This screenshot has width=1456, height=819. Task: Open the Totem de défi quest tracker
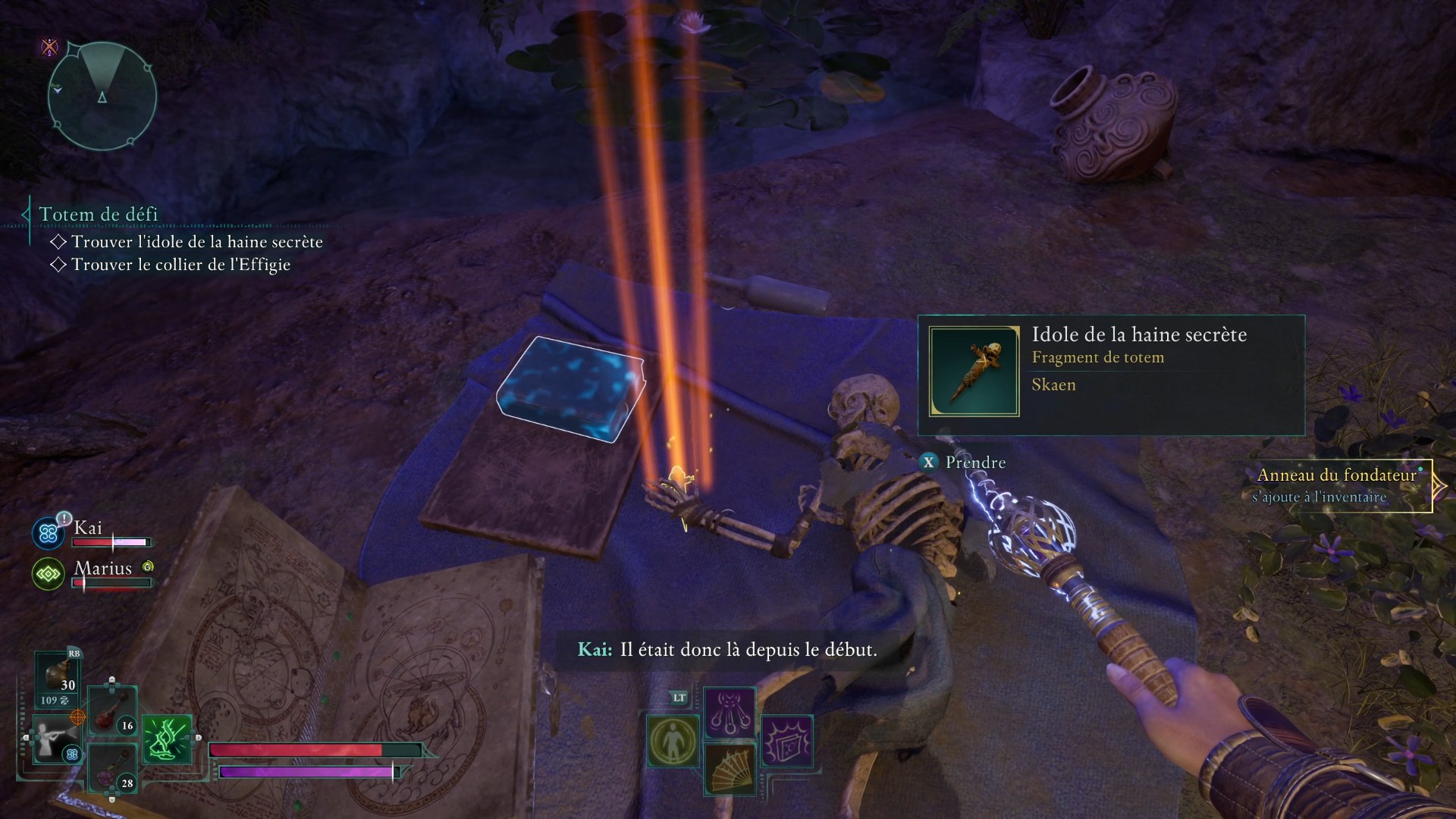99,215
